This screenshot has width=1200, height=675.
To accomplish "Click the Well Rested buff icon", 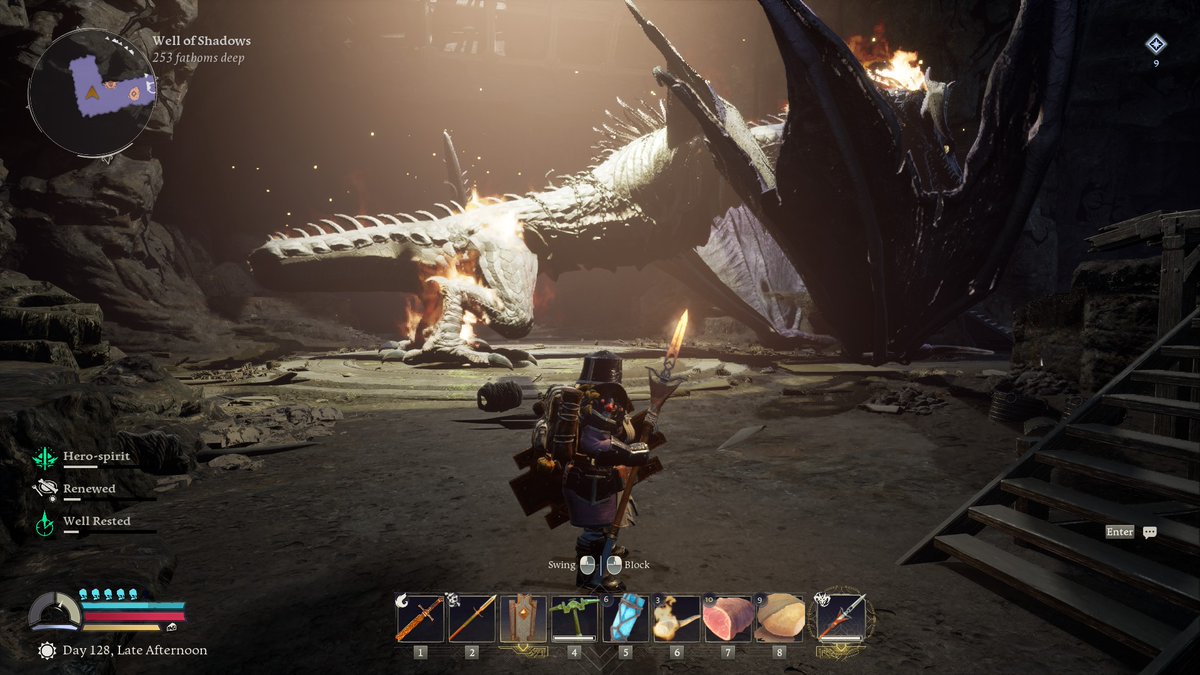I will coord(45,522).
